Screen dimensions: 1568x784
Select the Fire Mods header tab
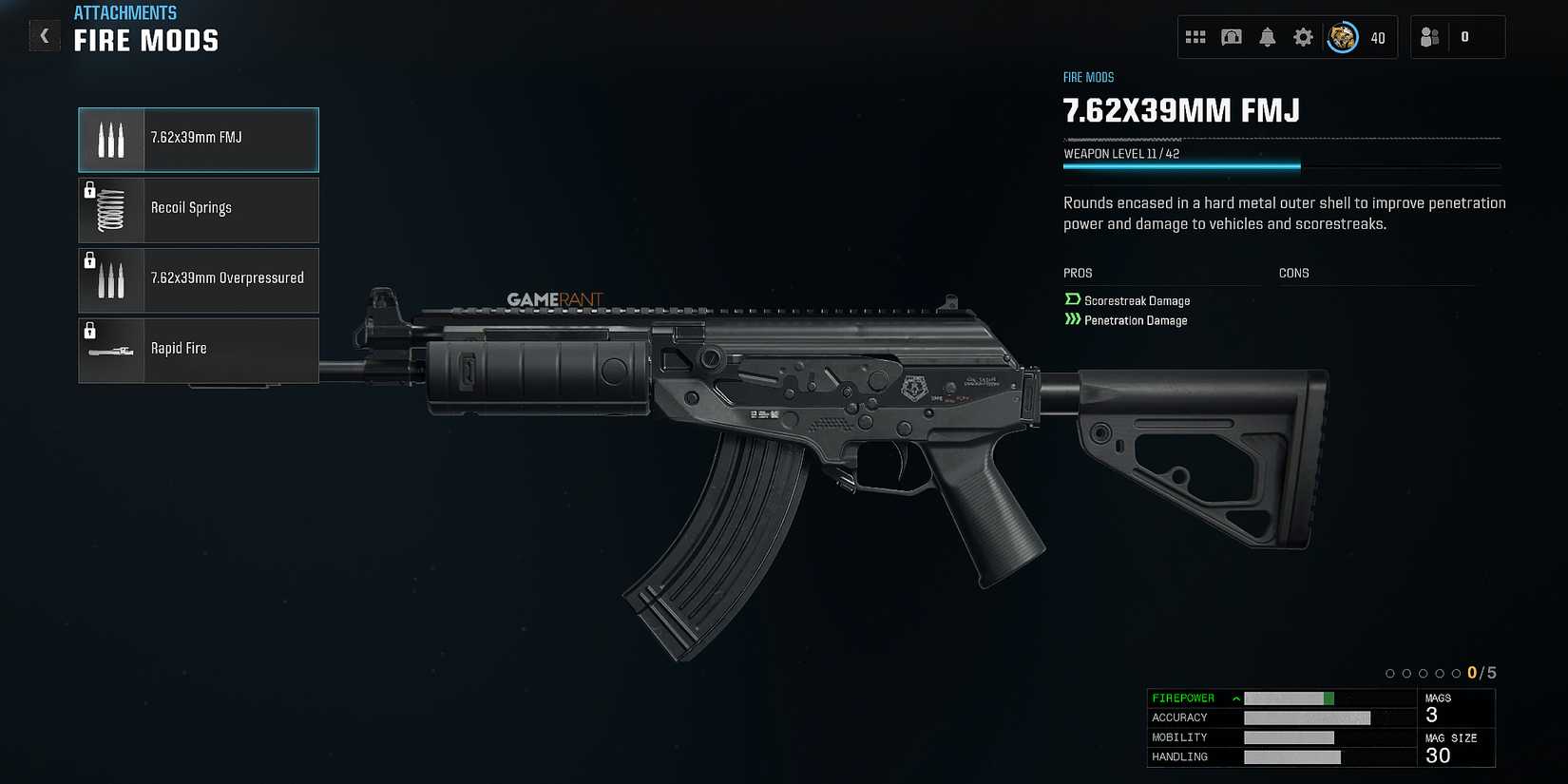pyautogui.click(x=147, y=40)
